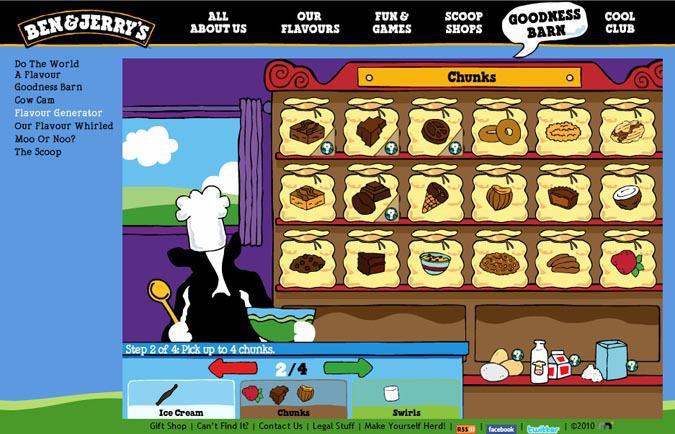The width and height of the screenshot is (675, 434).
Task: Choose the glazed donuts chunk bag
Action: [x=499, y=129]
